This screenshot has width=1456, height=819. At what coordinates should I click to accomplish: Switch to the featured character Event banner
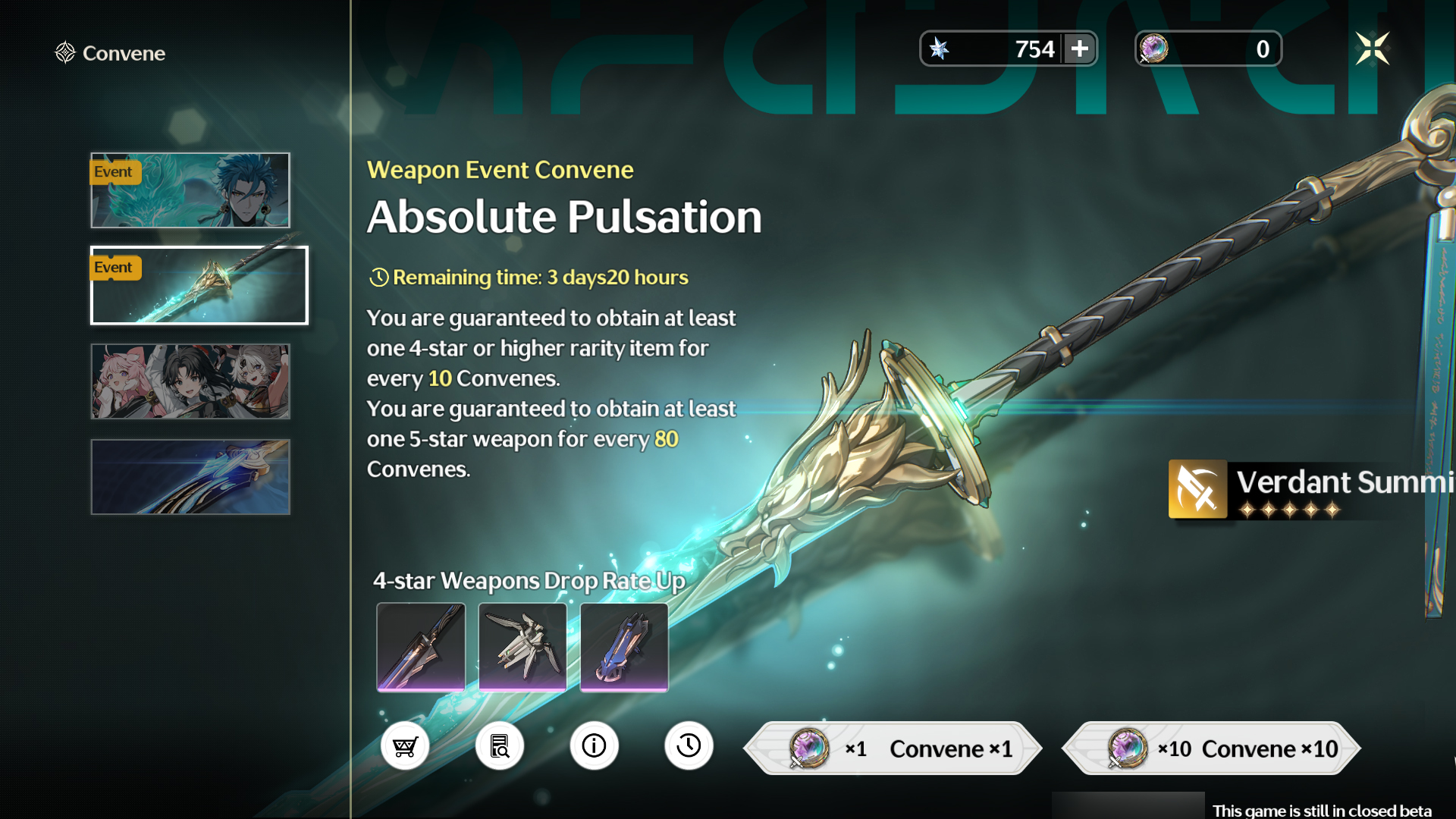[190, 190]
